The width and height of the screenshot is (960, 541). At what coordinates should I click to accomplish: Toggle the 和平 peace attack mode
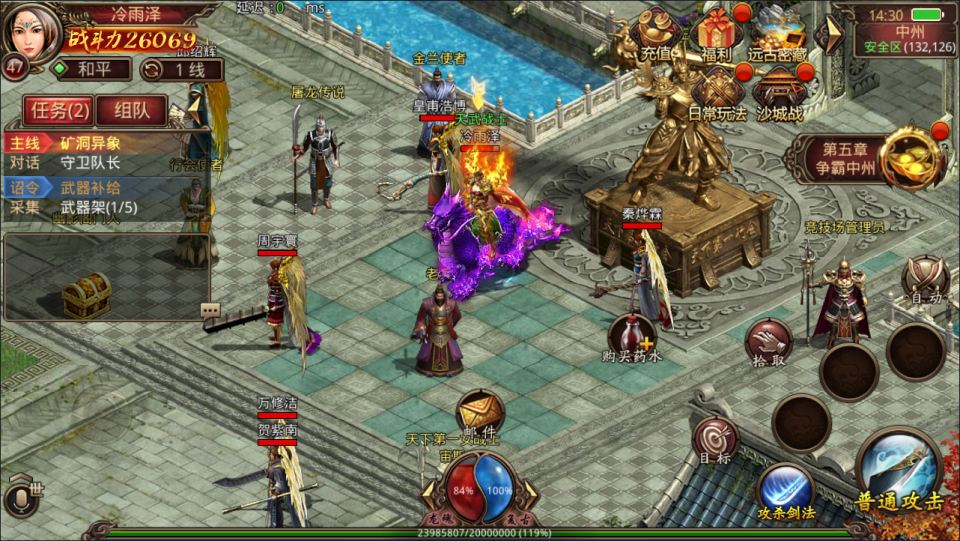click(92, 69)
